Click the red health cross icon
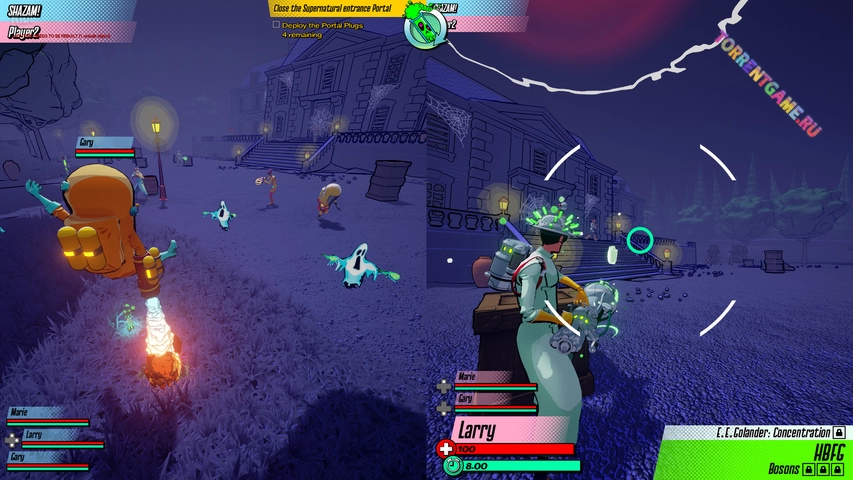853x480 pixels. (x=445, y=449)
